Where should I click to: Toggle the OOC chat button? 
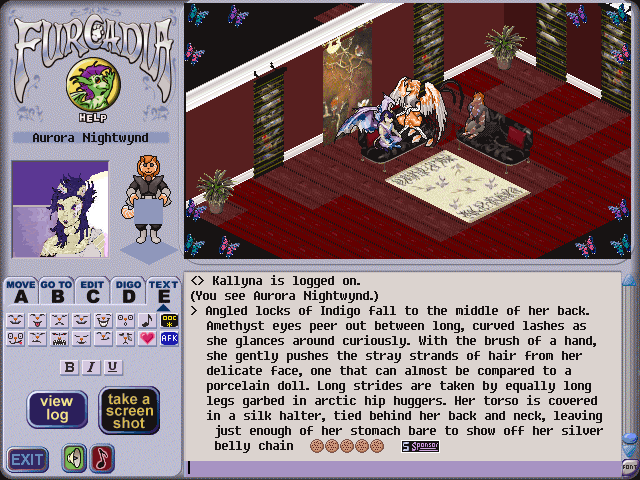(x=169, y=320)
